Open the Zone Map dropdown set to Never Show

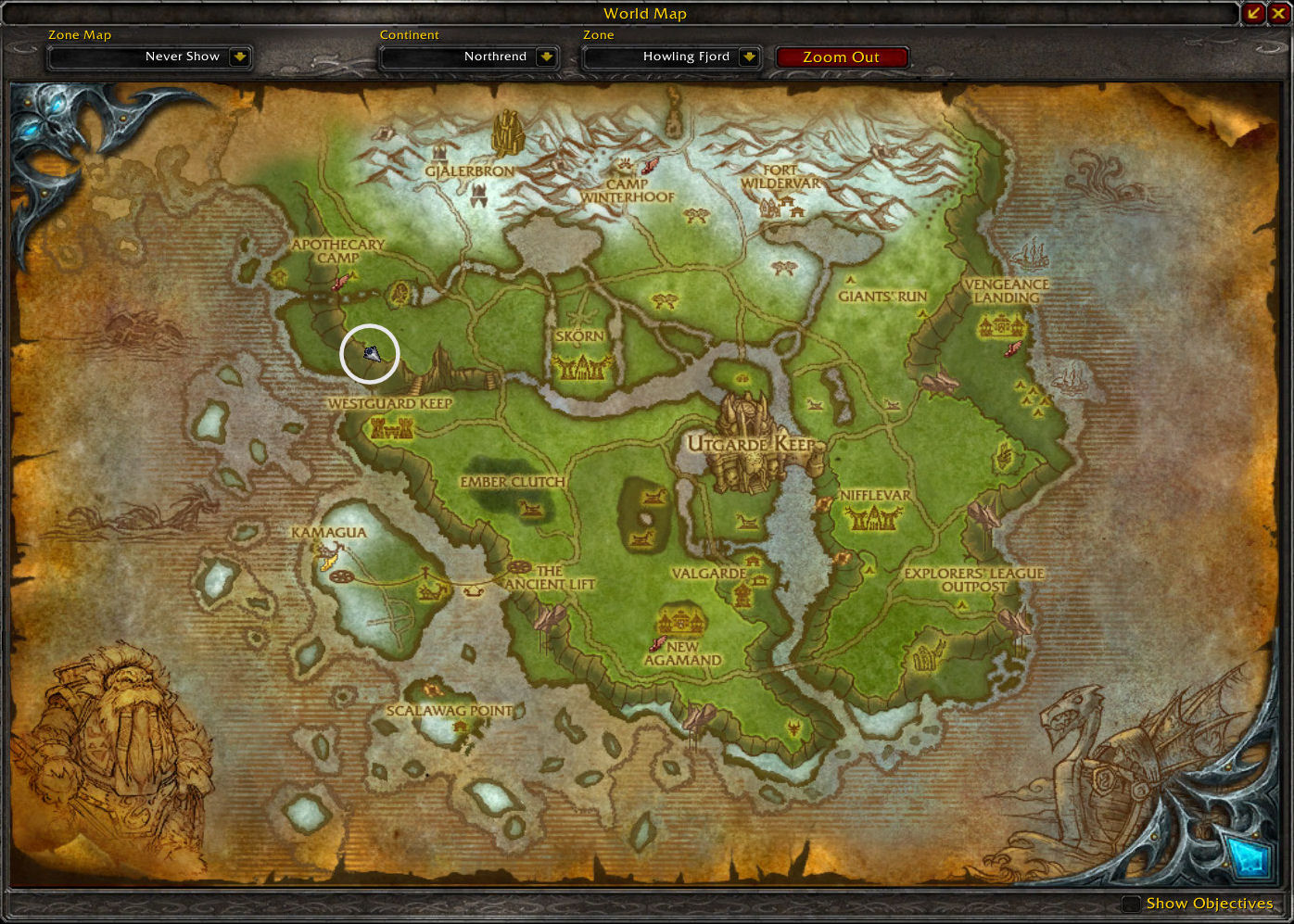point(149,57)
